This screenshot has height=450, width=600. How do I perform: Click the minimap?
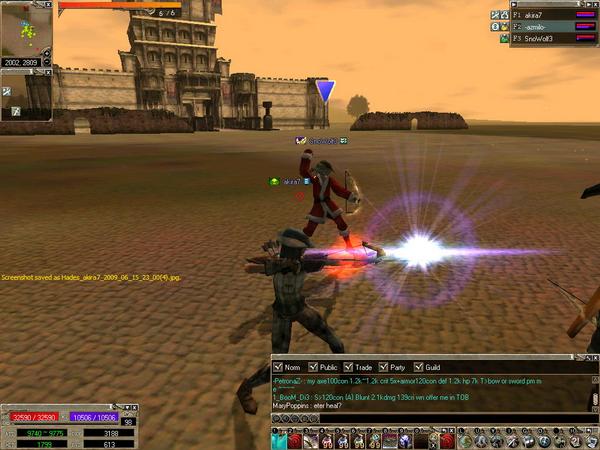click(x=27, y=28)
